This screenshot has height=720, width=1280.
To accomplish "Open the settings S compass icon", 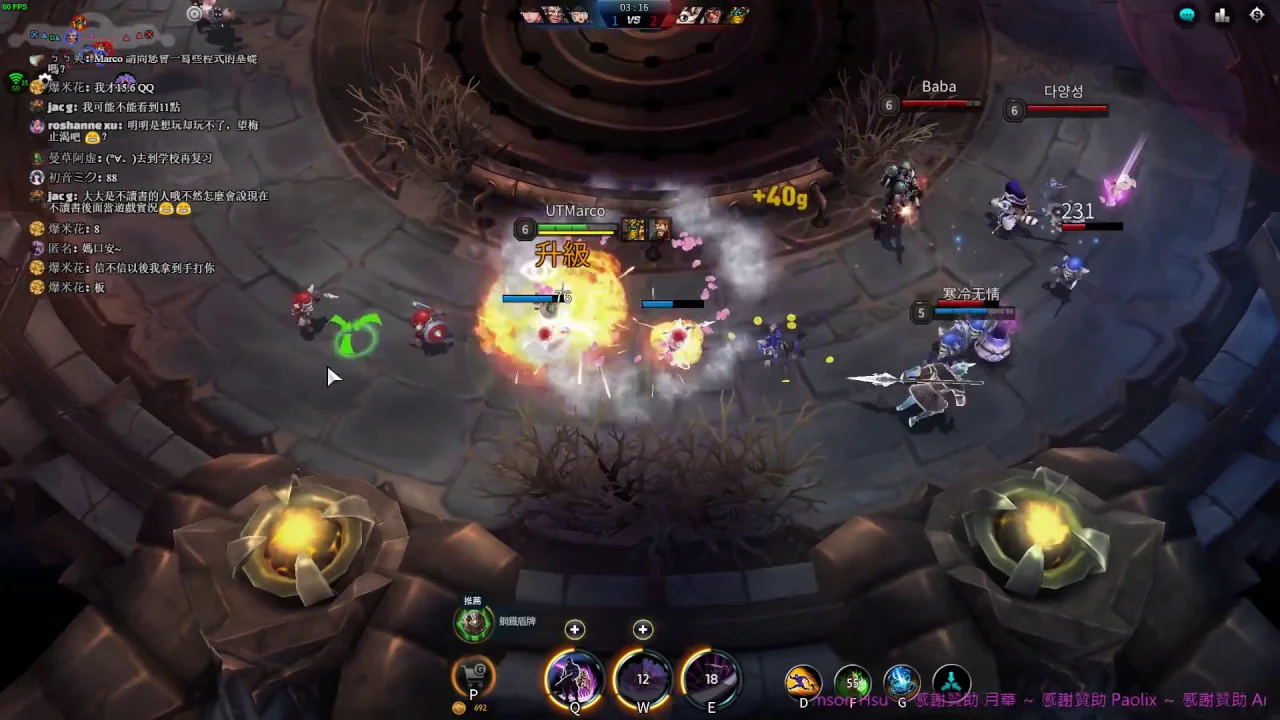I will click(1257, 15).
